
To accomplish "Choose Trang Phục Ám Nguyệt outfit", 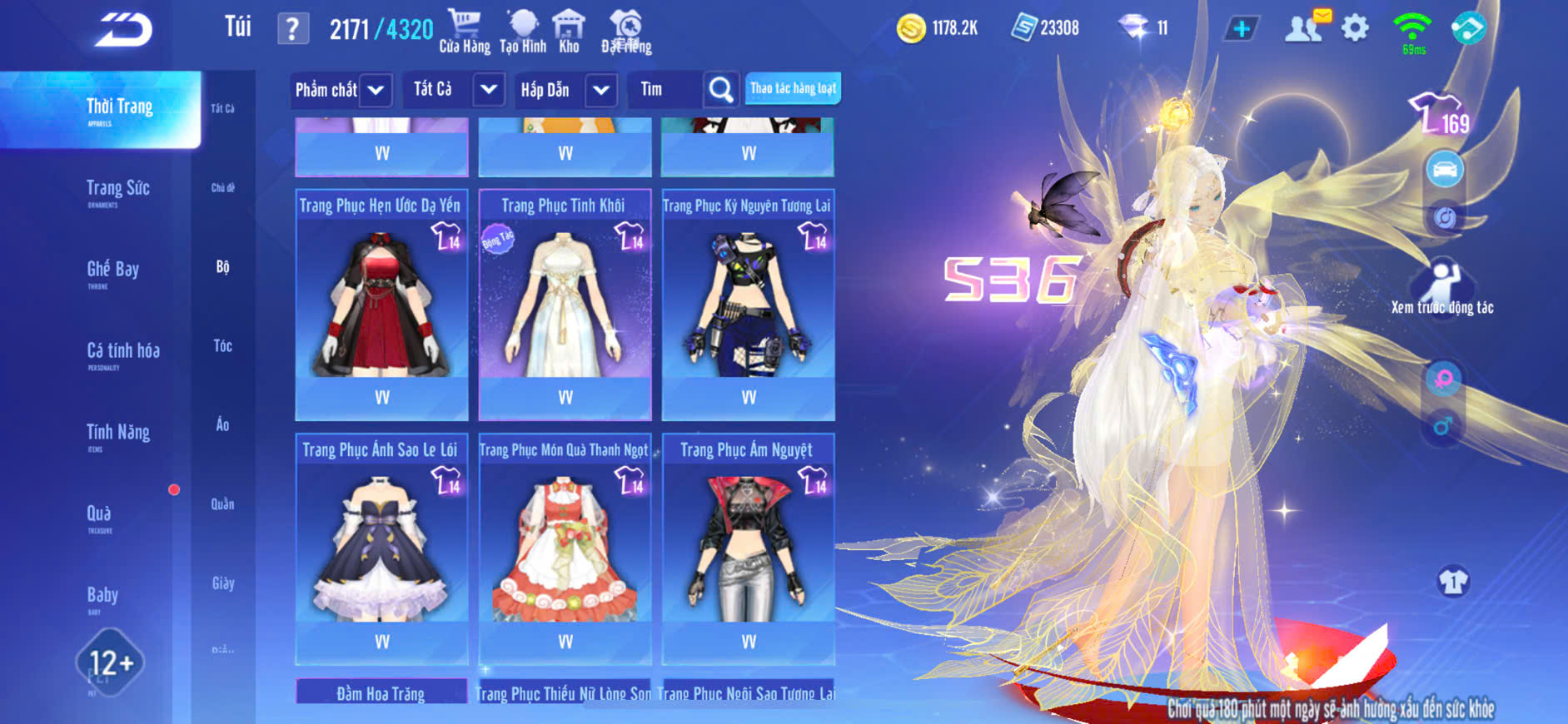I will point(748,548).
